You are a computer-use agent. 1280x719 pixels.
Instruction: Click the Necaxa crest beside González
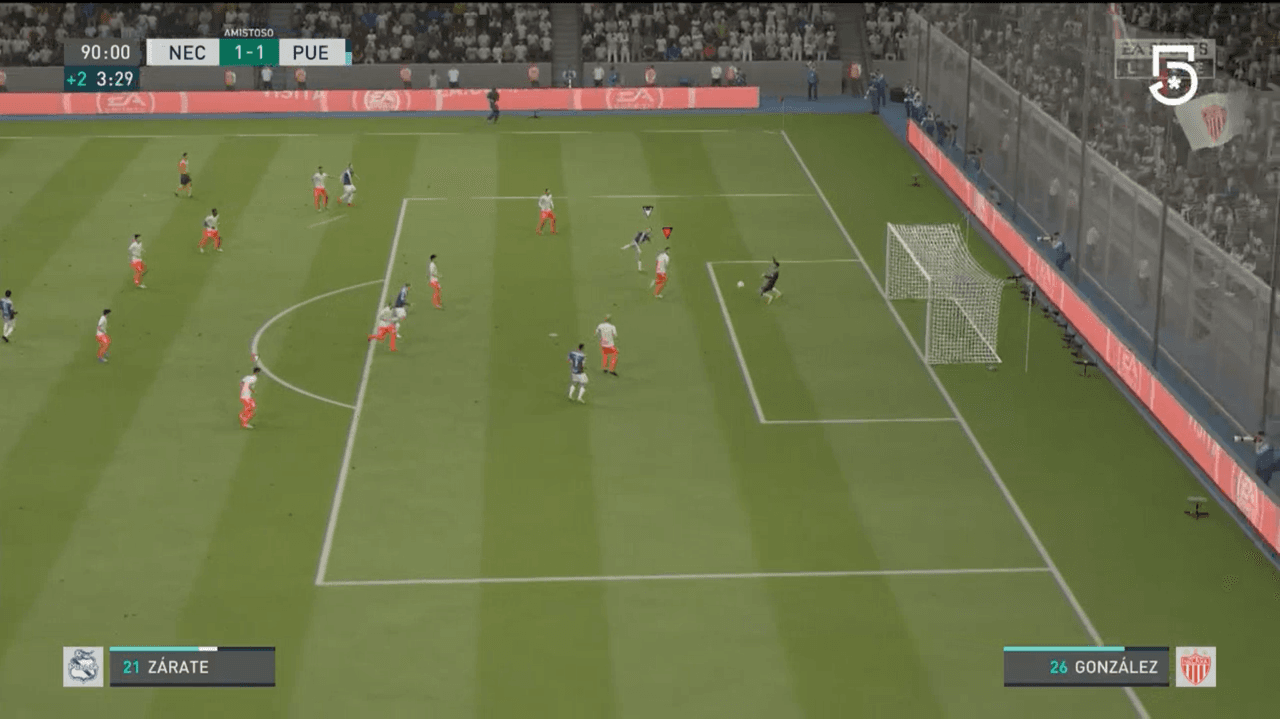coord(1195,667)
